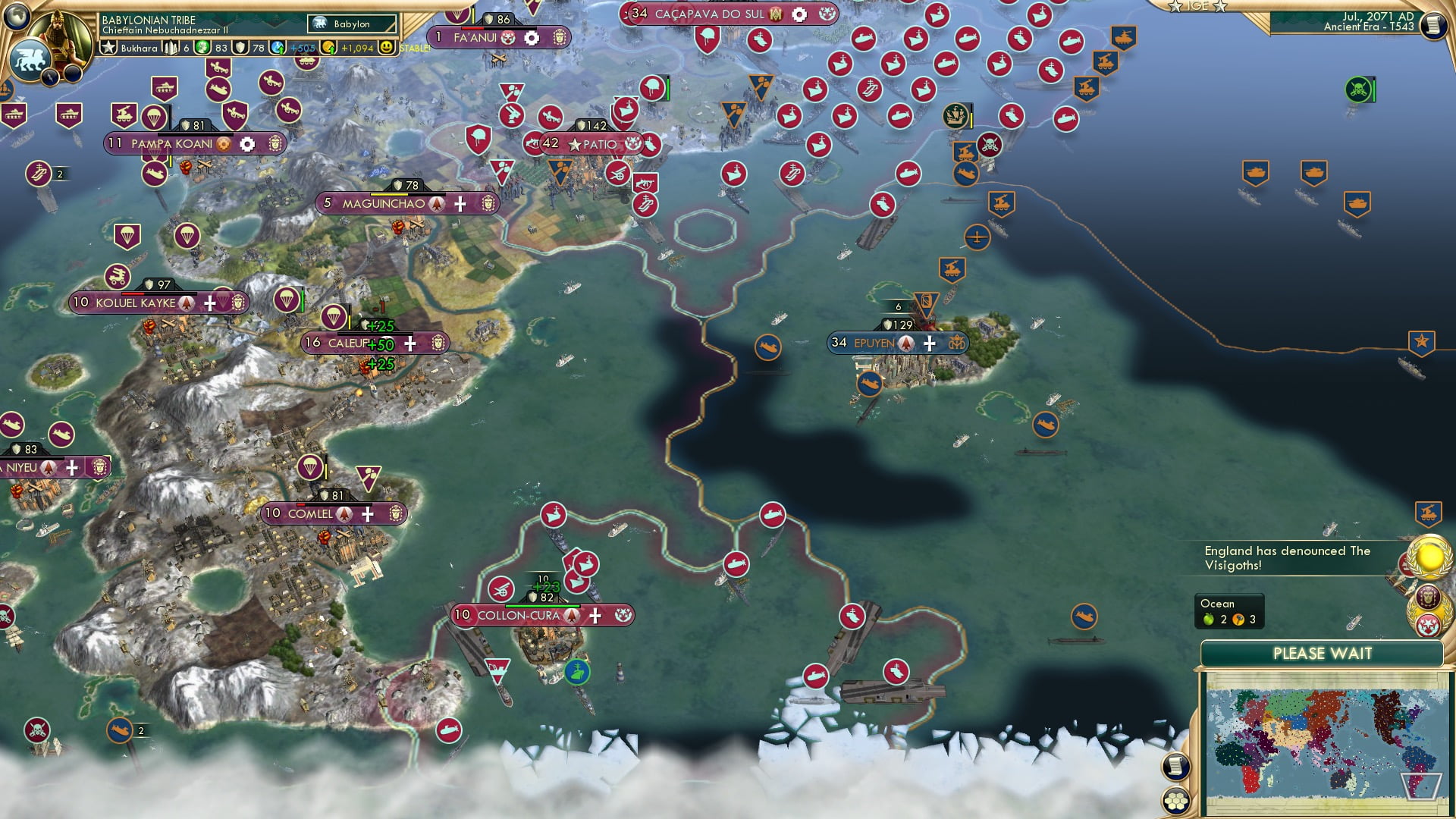Toggle the hex grid honeycomb overlay

pos(1177,802)
